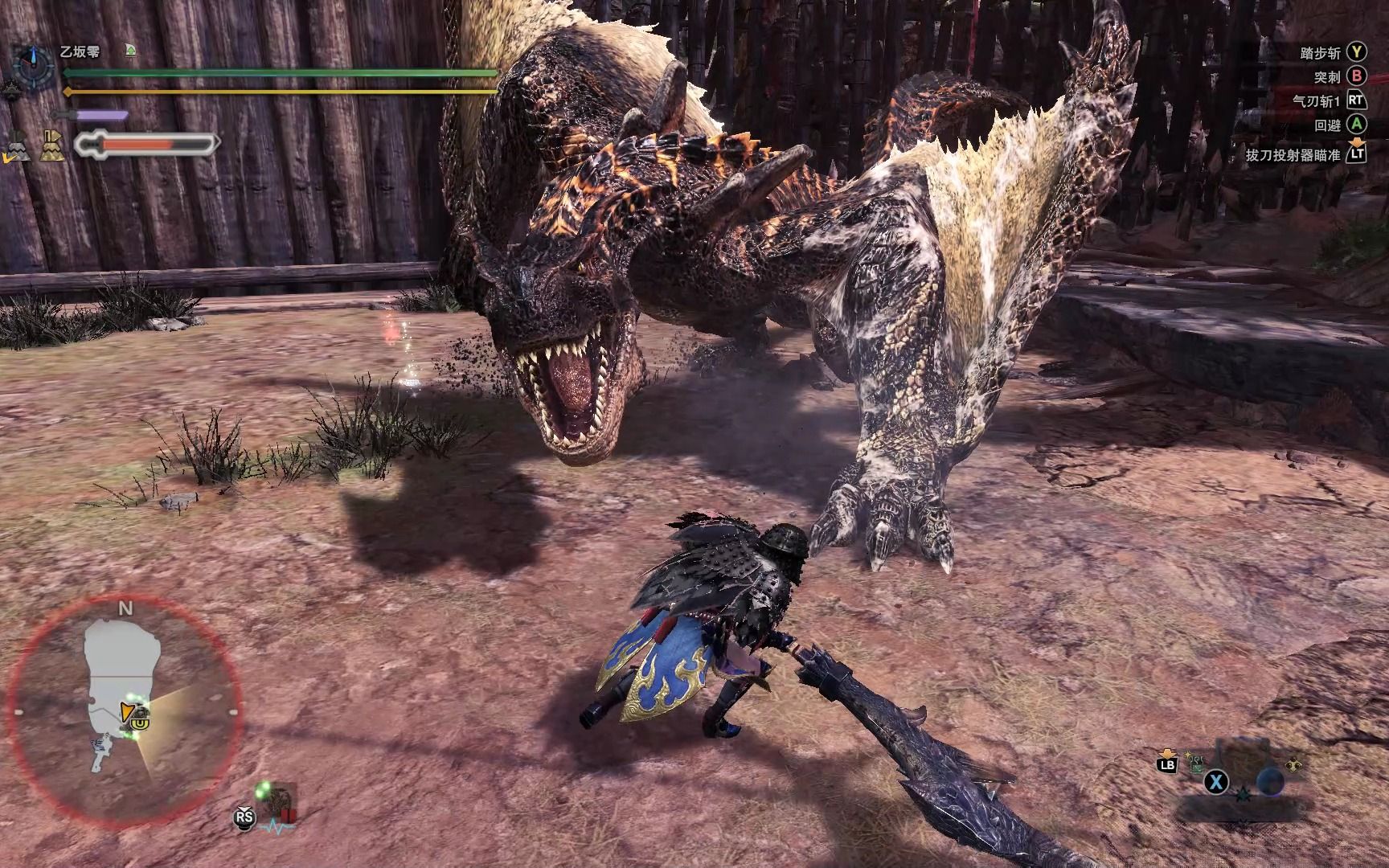This screenshot has height=868, width=1389.
Task: Select the dark blue orb item slot
Action: coord(1270,780)
